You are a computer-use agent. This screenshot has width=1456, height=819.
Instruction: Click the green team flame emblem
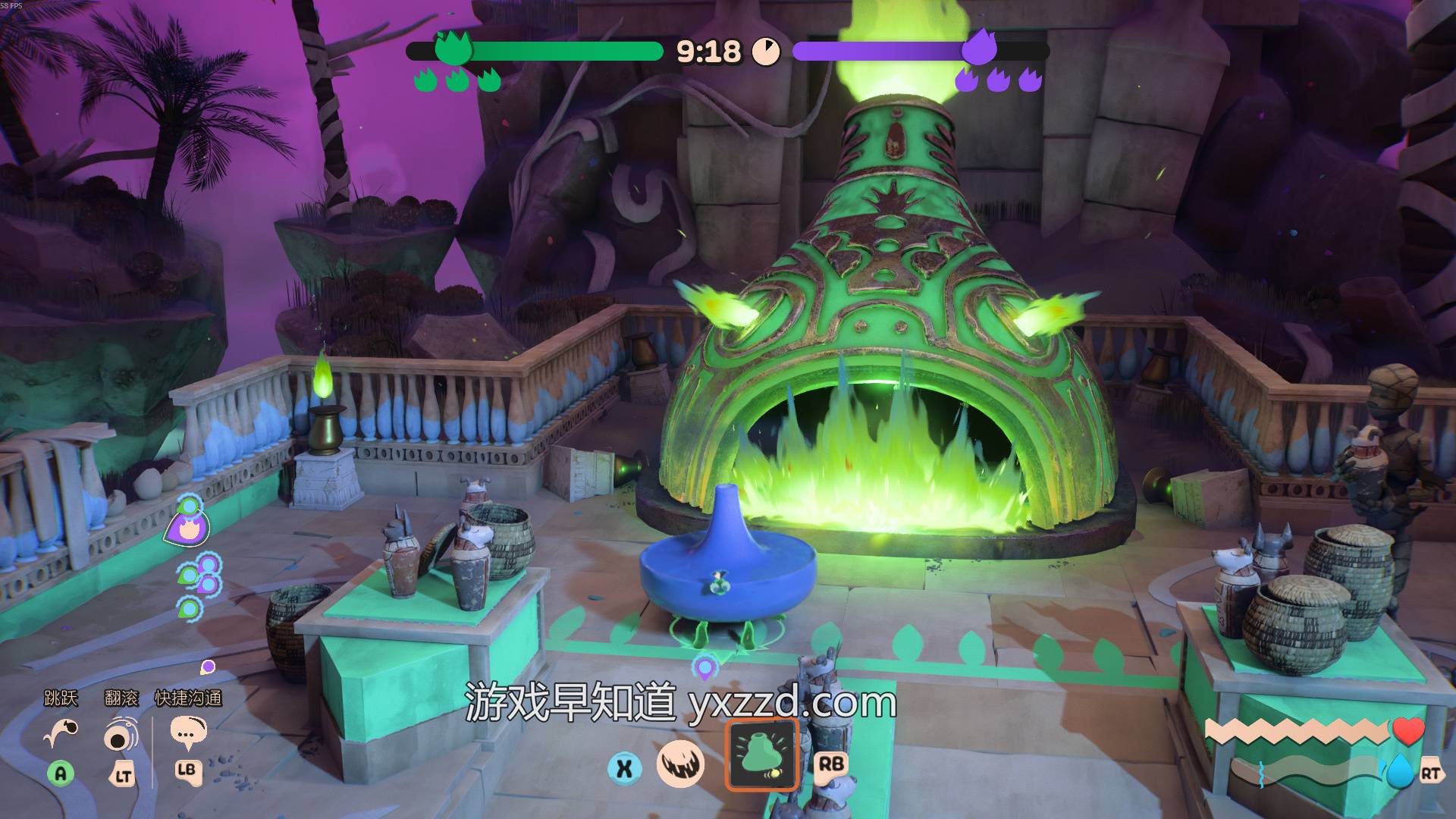click(x=453, y=49)
